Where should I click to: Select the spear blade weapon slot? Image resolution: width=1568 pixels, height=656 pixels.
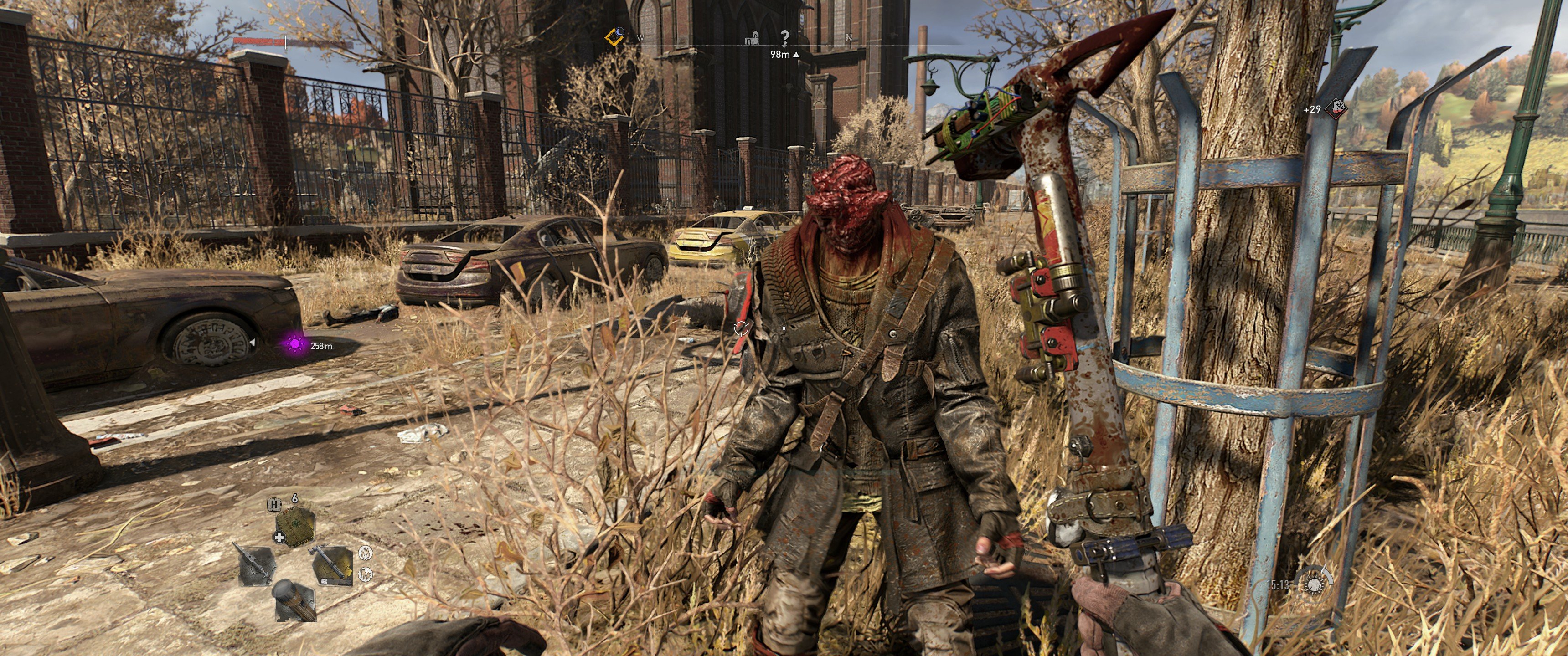pos(256,565)
